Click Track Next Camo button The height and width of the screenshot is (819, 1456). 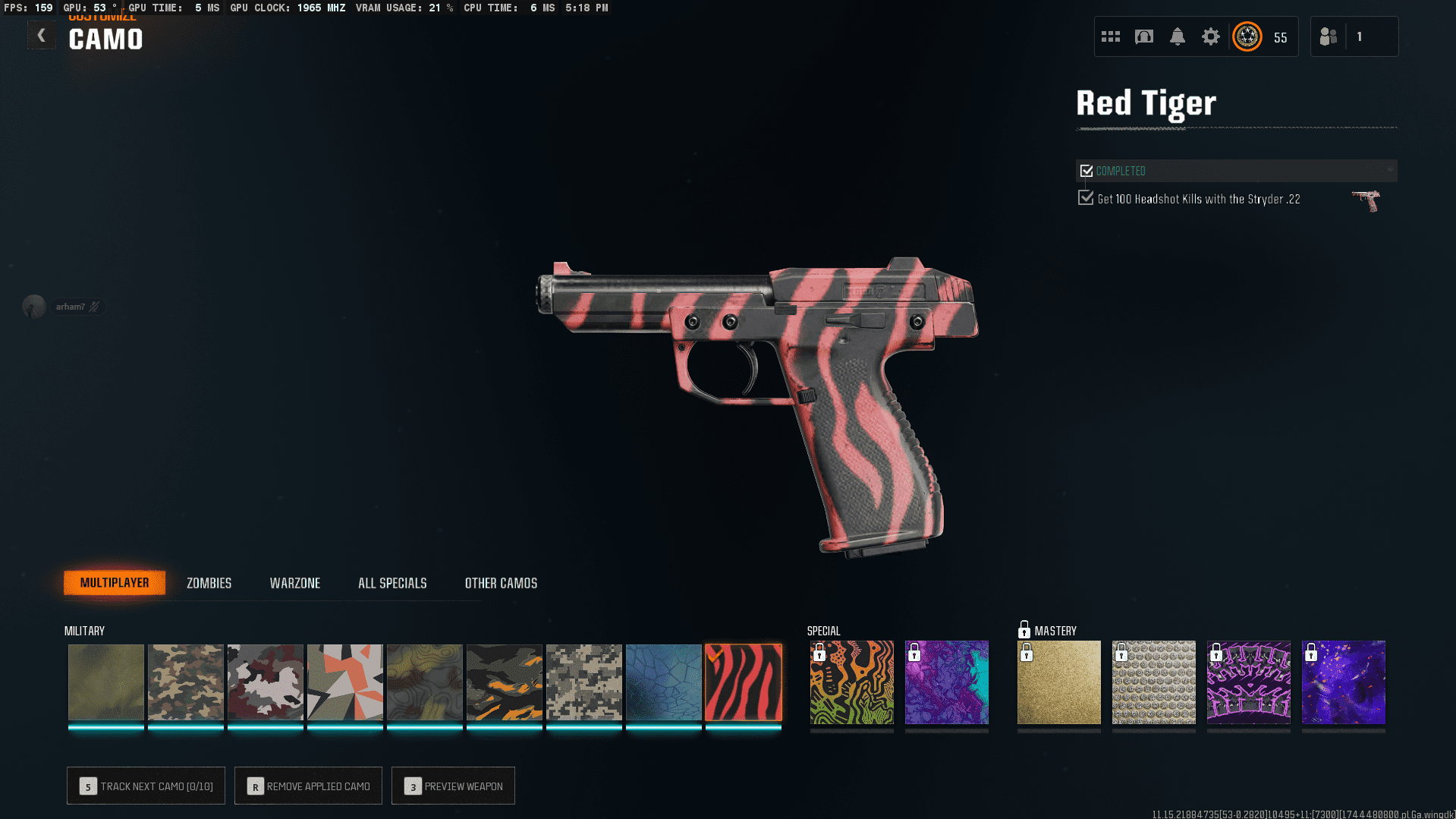(x=146, y=786)
